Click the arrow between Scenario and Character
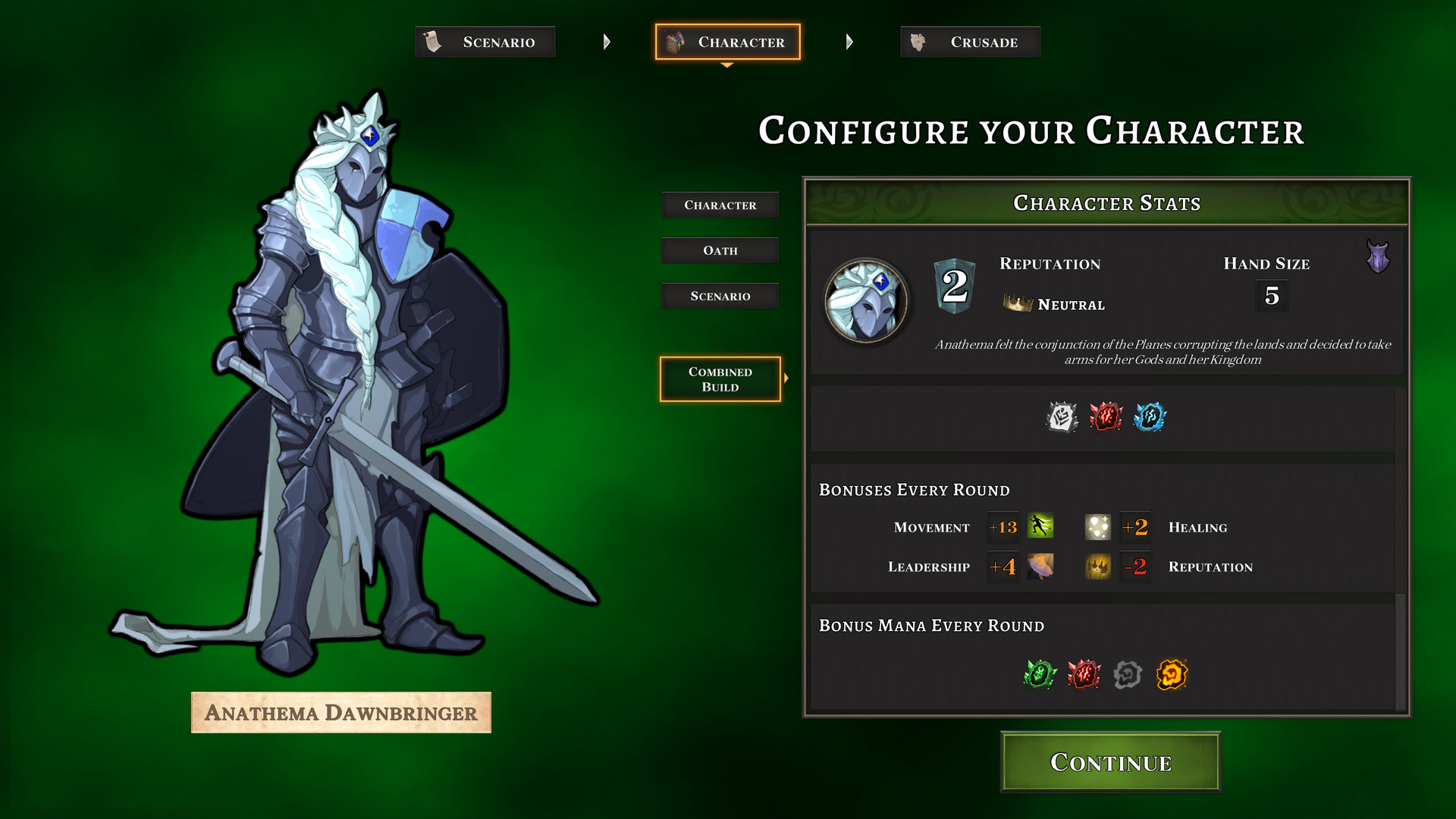Screen dimensions: 1456x819 (x=606, y=42)
